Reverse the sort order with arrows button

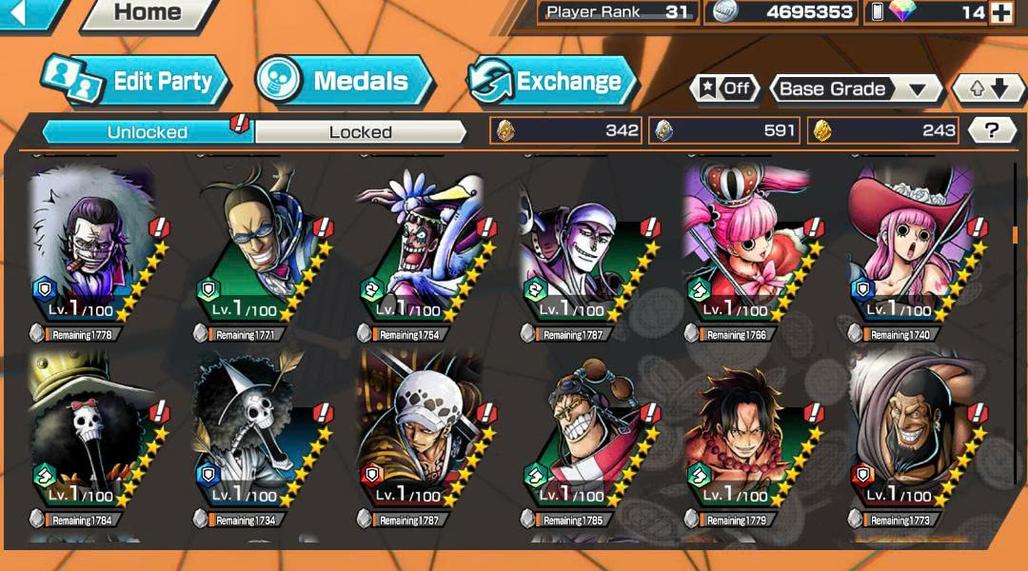coord(985,89)
